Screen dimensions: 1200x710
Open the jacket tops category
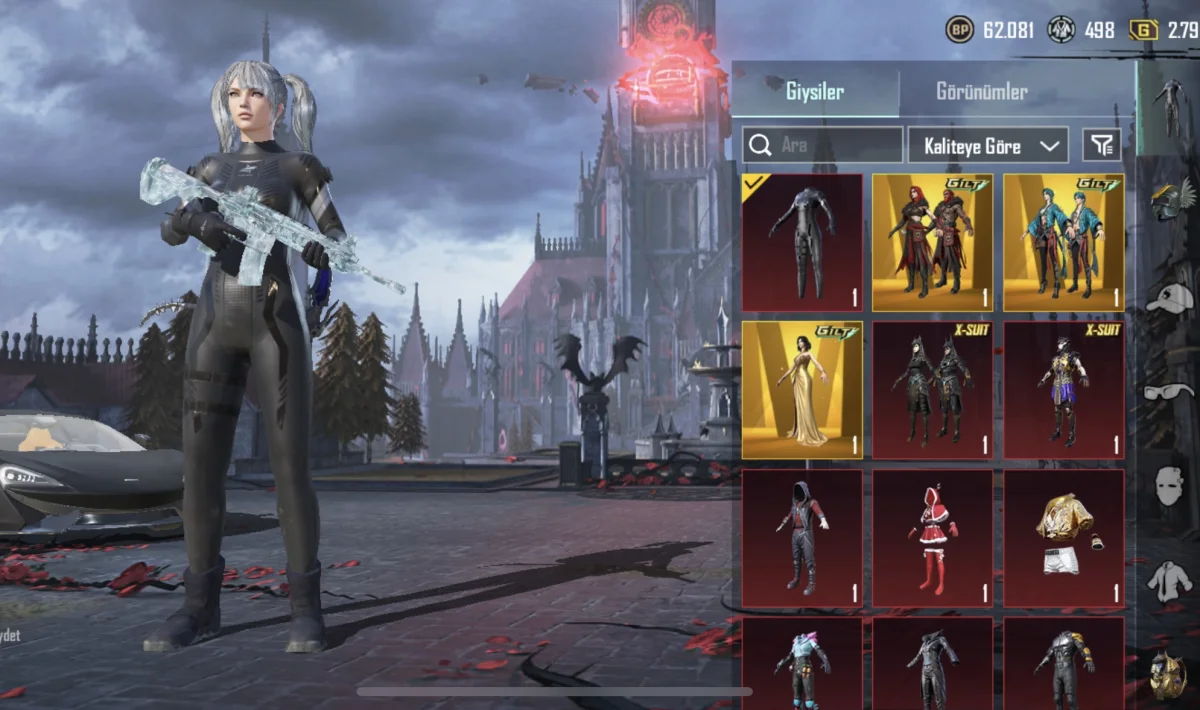1168,581
